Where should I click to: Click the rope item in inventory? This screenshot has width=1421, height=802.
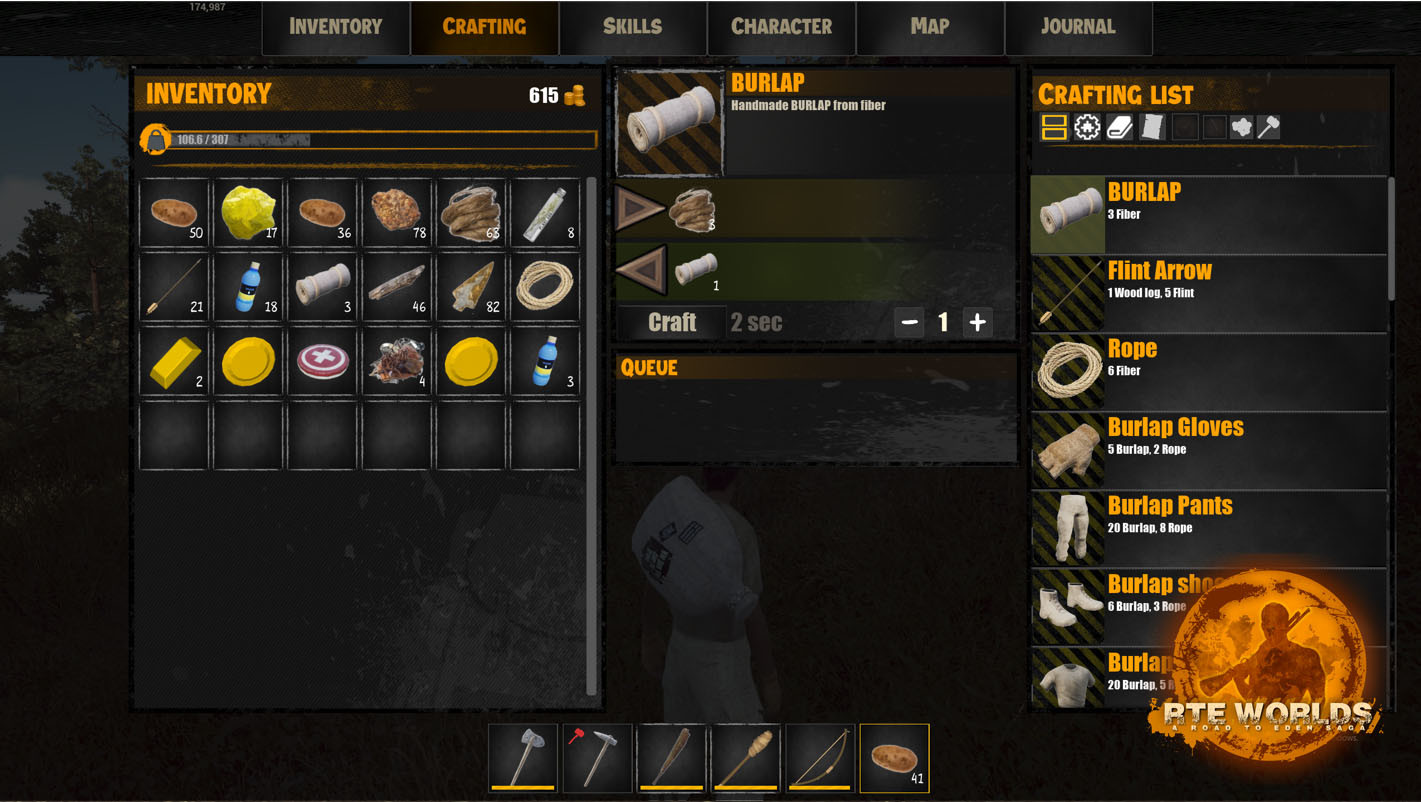click(545, 287)
